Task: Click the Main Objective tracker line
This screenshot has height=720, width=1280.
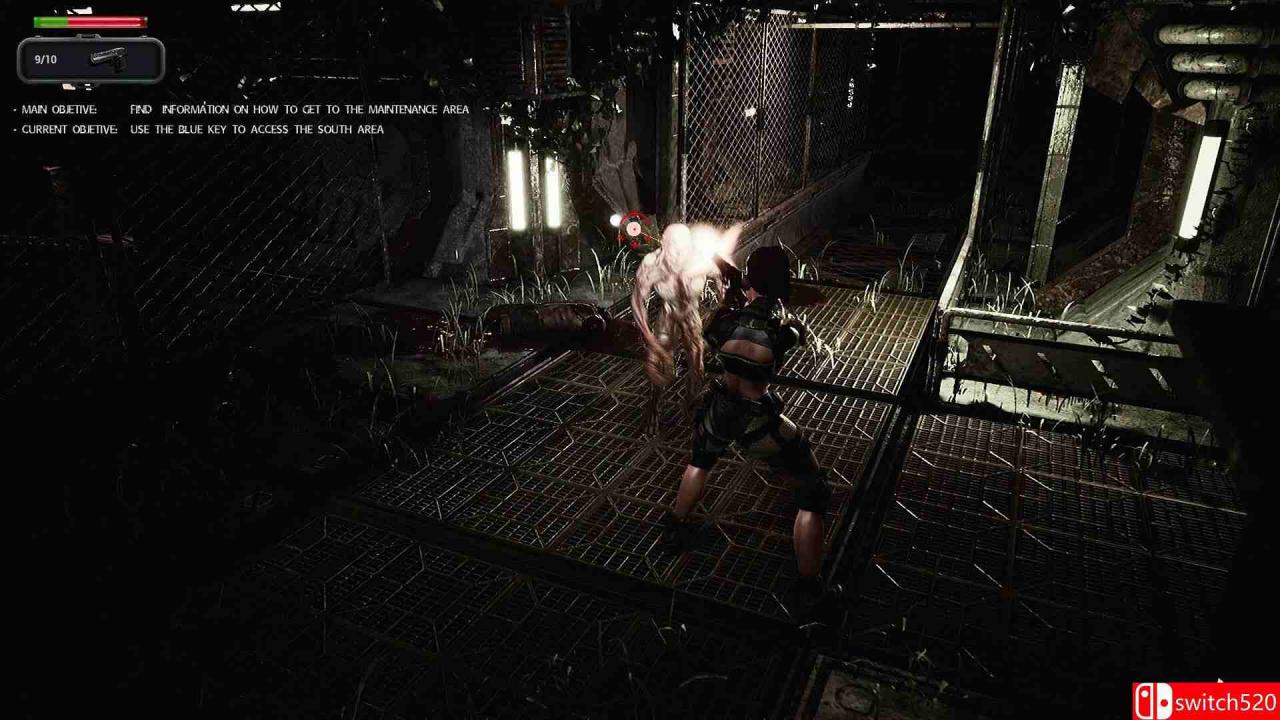Action: [245, 109]
